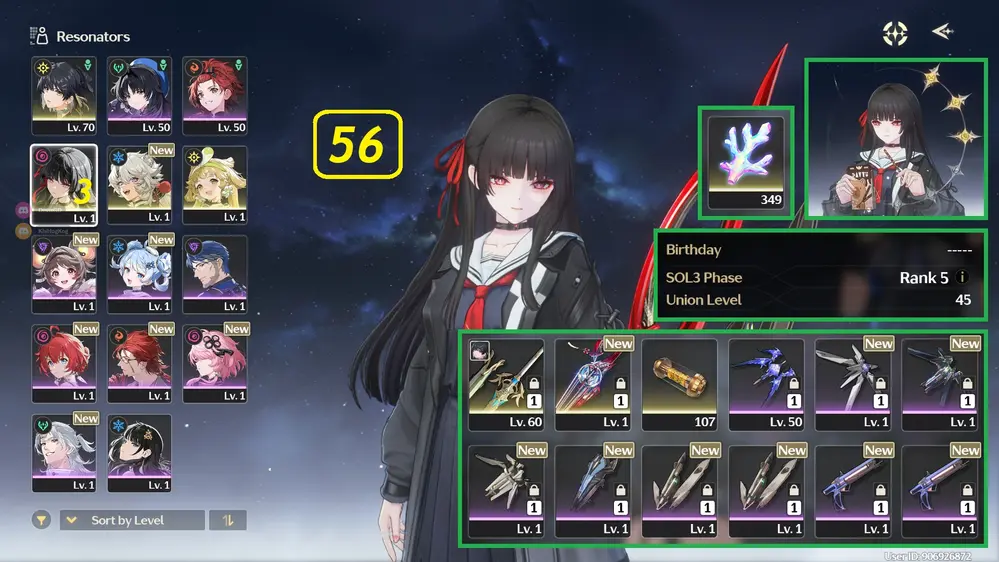This screenshot has width=999, height=562.
Task: Open the Sort by Level dropdown
Action: click(132, 521)
